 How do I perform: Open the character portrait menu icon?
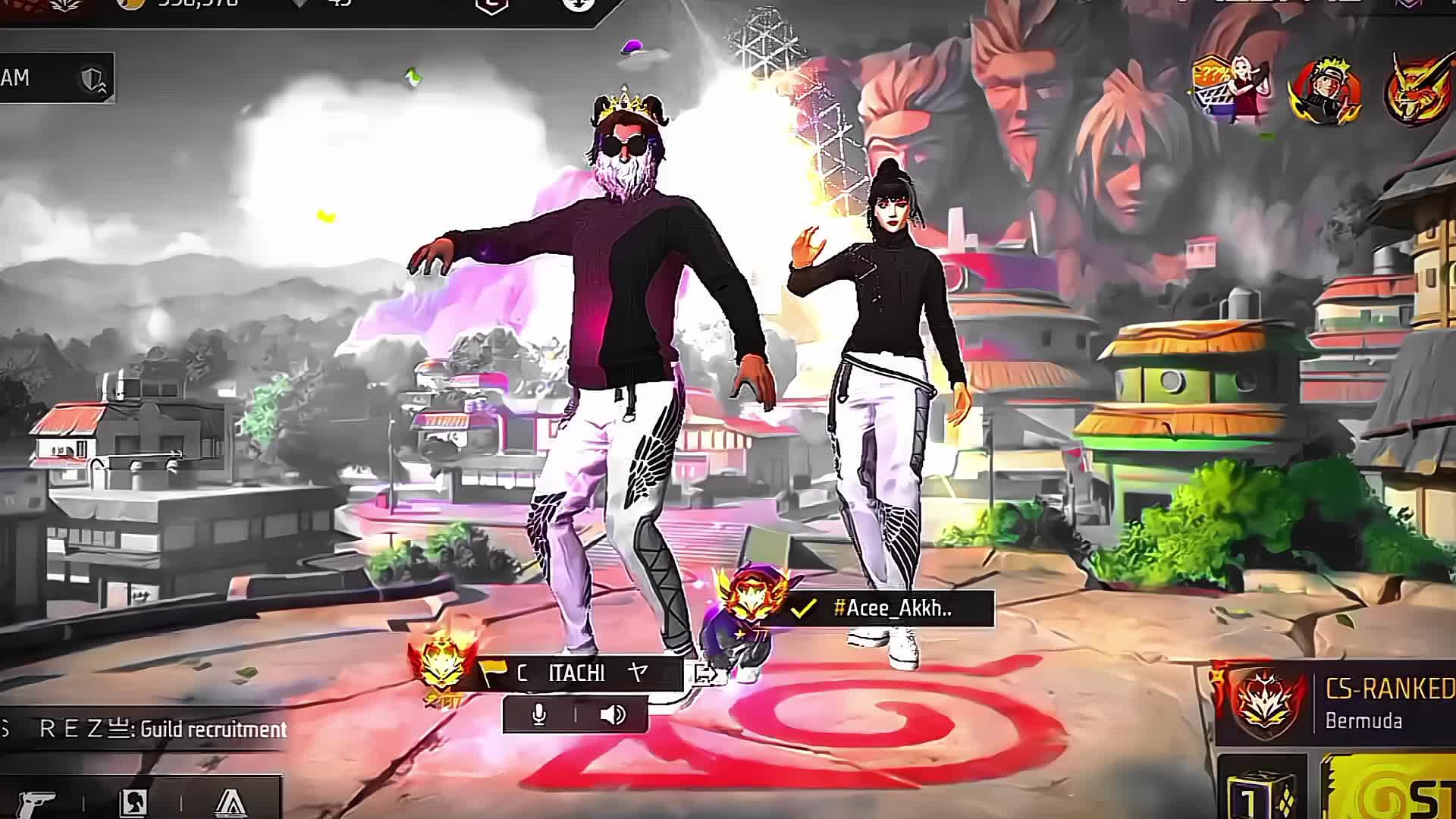tap(133, 801)
